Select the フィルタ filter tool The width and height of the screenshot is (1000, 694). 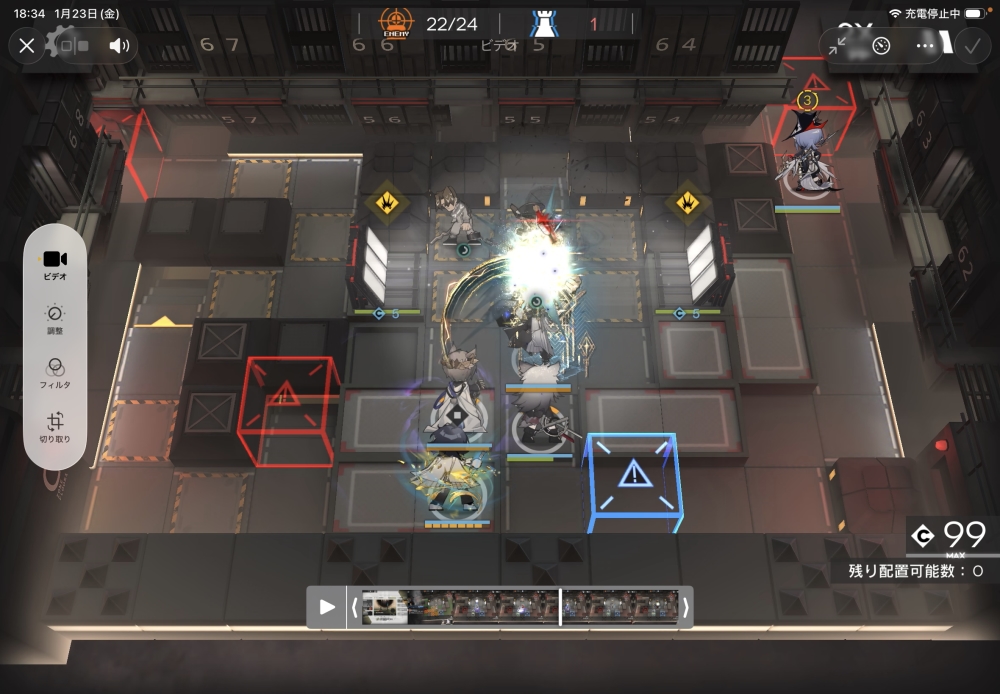coord(55,373)
